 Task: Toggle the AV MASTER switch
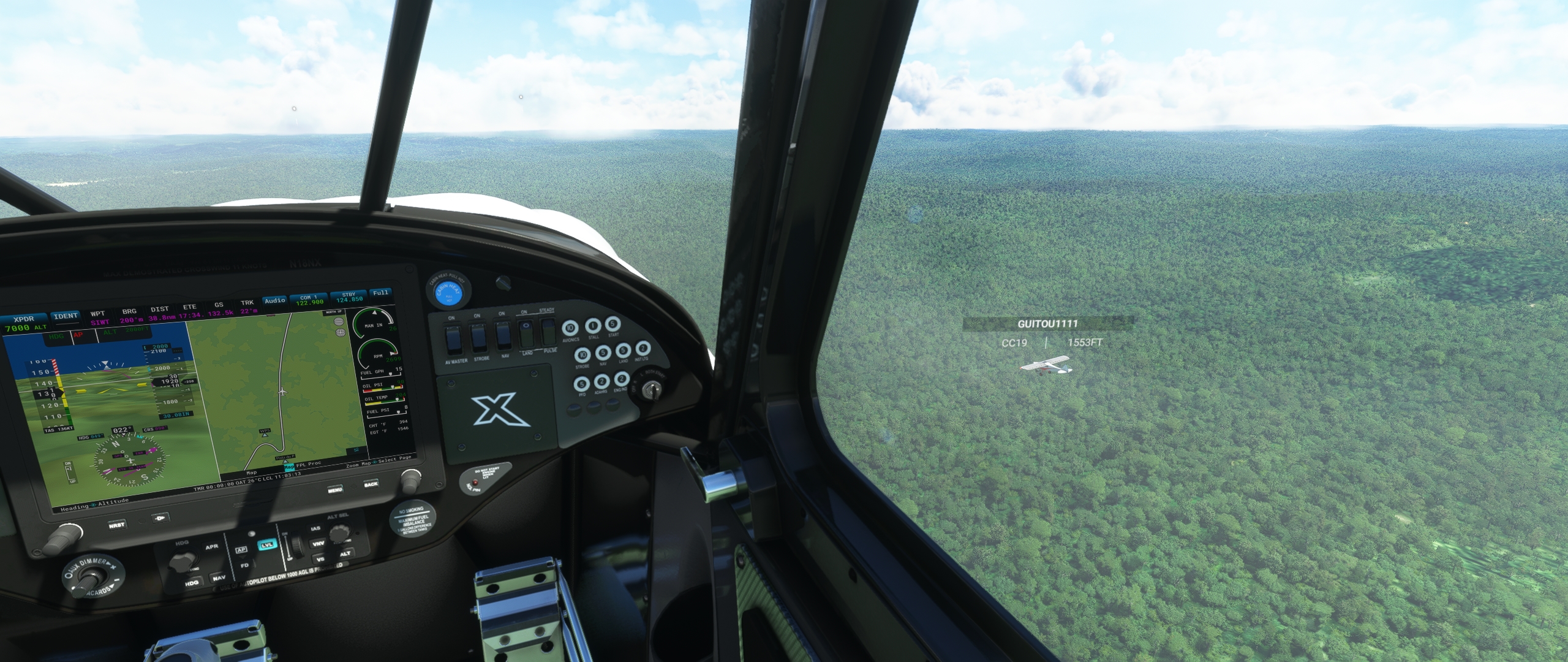(453, 339)
